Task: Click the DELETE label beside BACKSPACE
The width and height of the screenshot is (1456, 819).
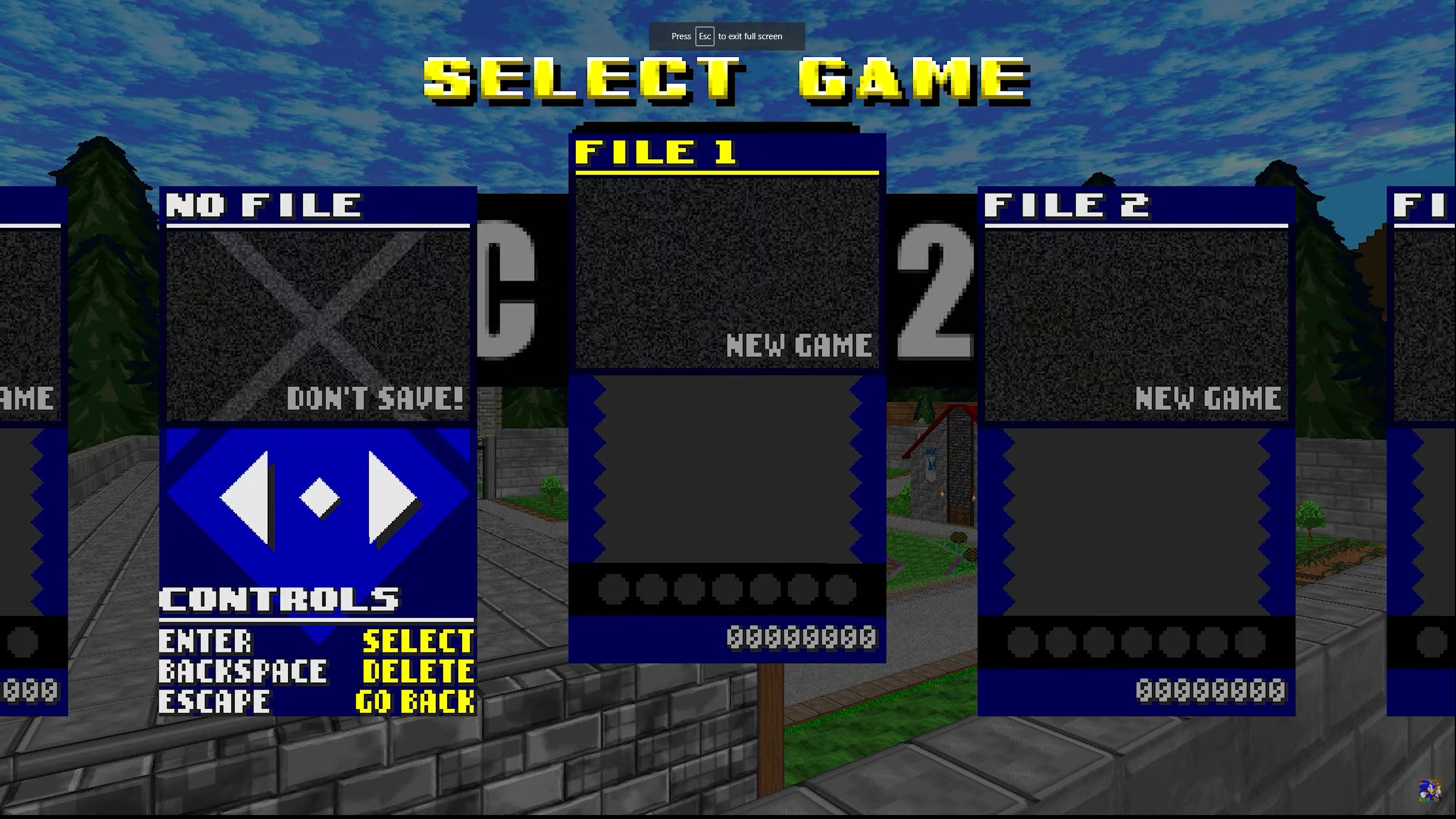Action: (x=419, y=672)
